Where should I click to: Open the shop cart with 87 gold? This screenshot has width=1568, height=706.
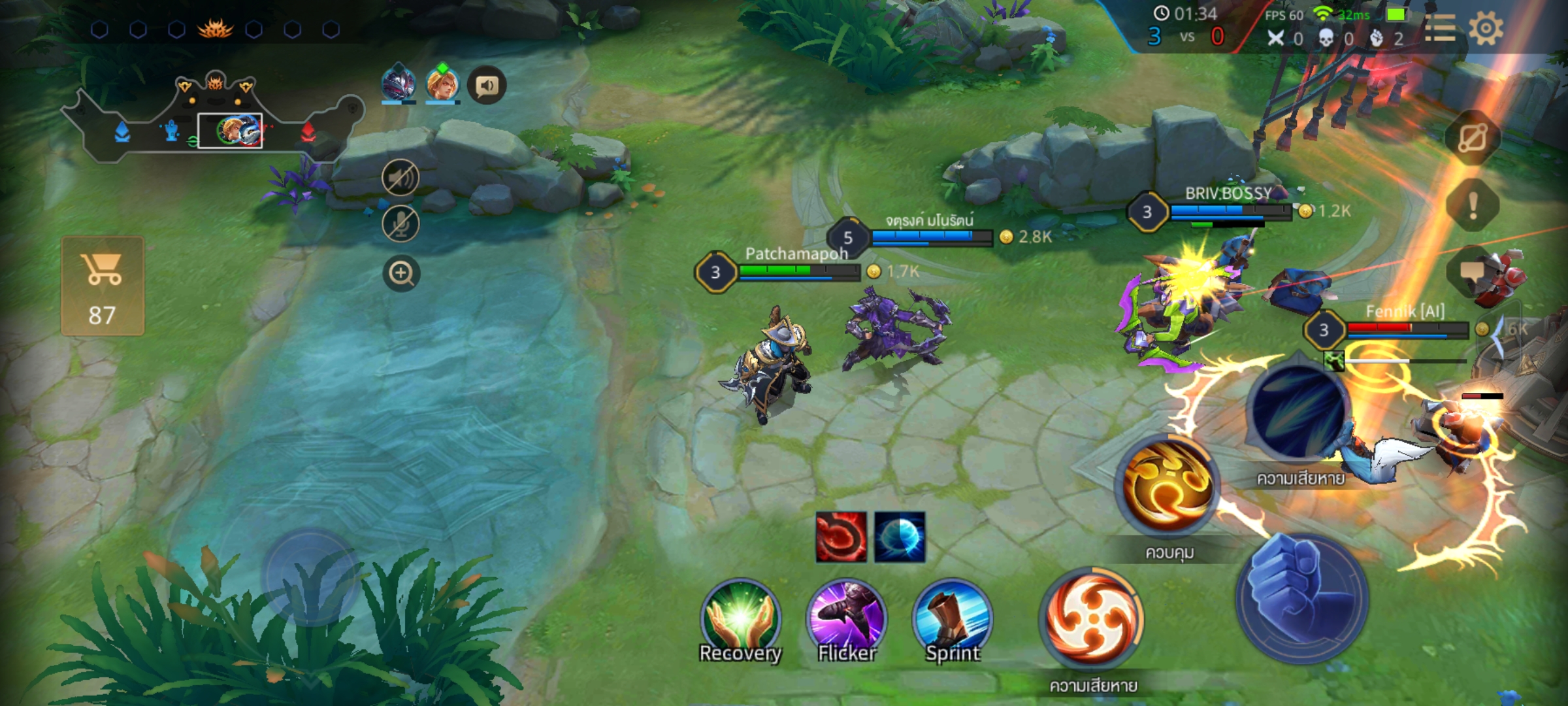click(103, 286)
